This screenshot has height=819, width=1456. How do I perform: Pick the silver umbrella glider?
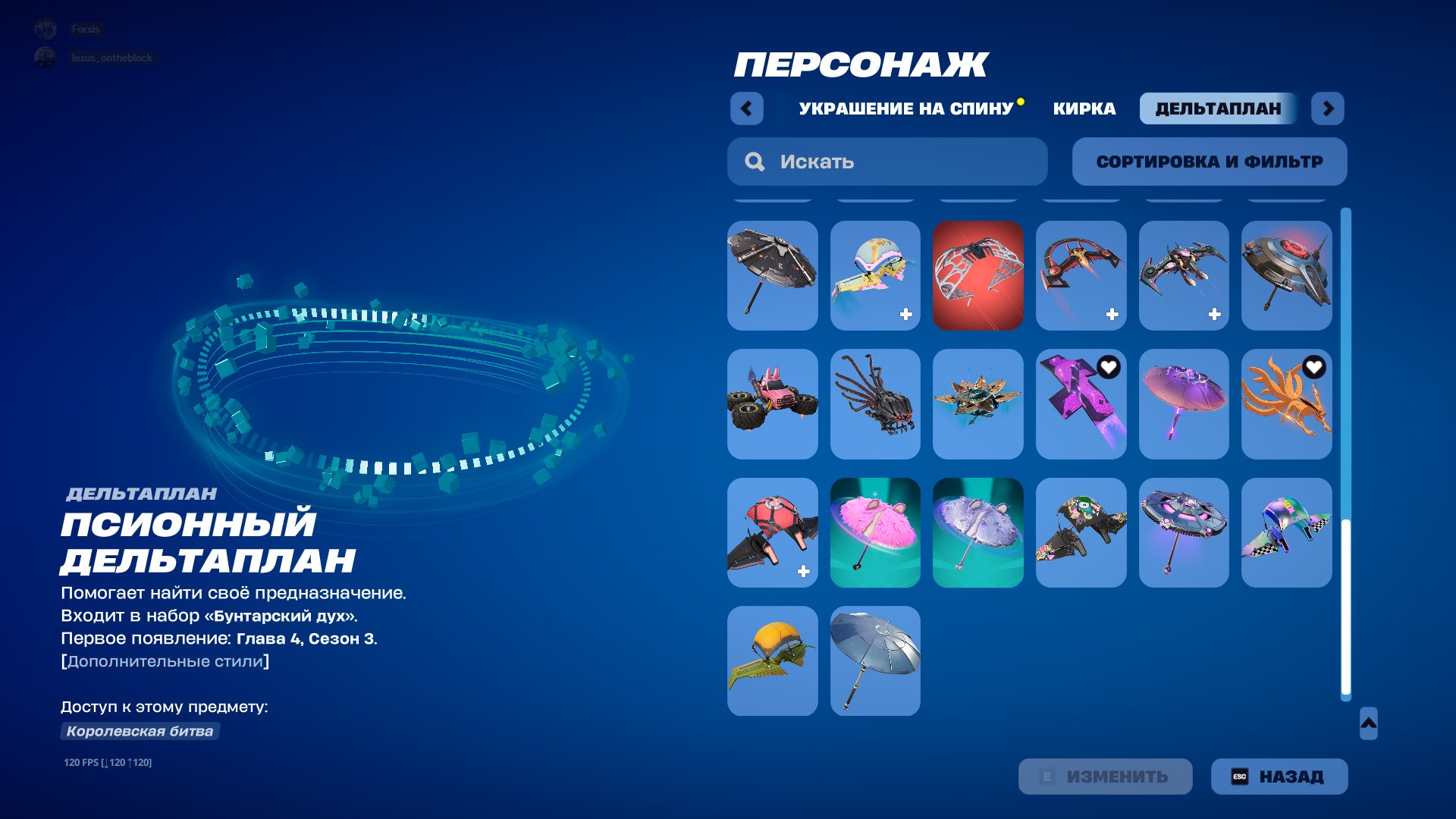pos(875,660)
